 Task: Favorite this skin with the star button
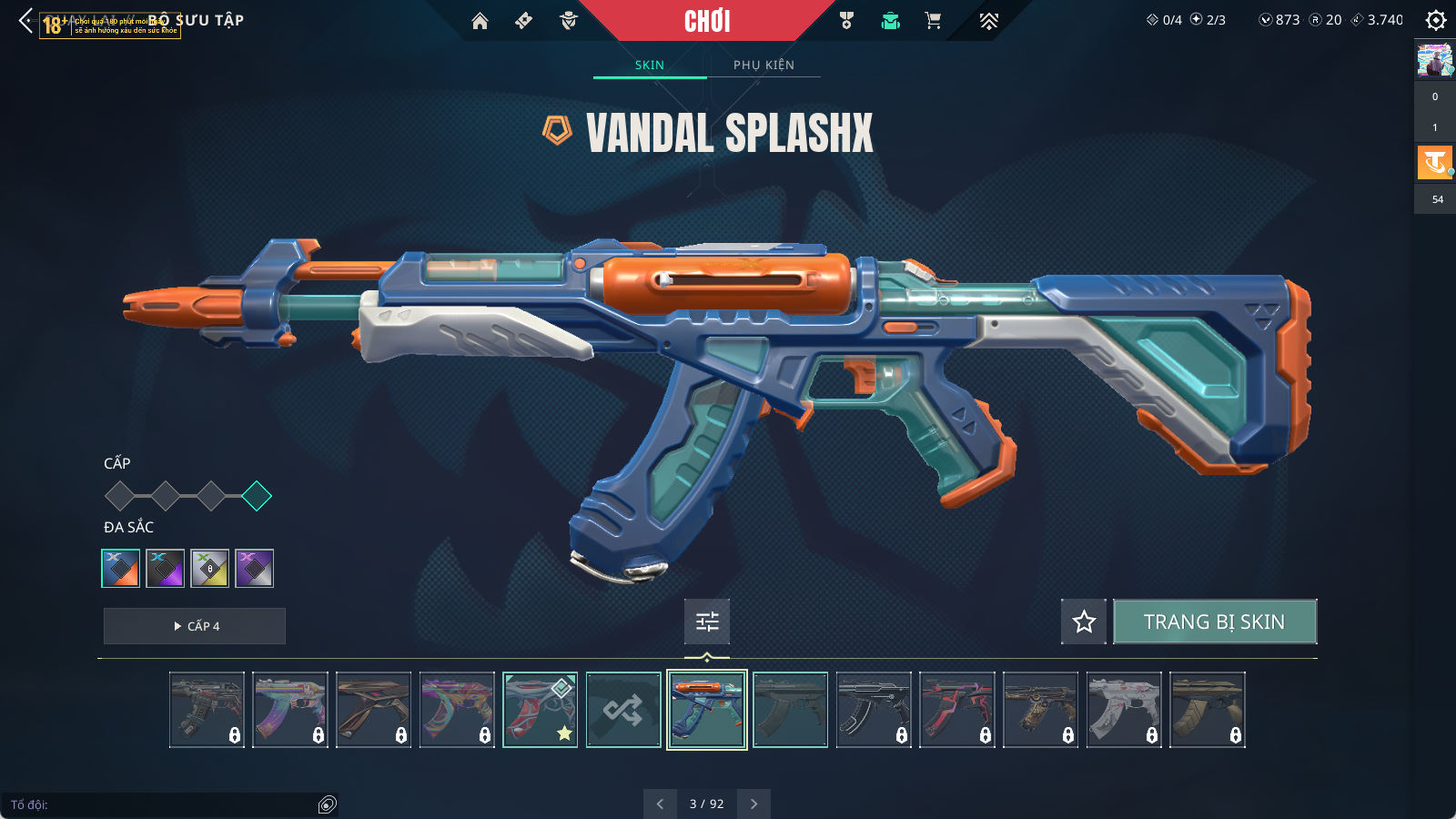pos(1083,622)
